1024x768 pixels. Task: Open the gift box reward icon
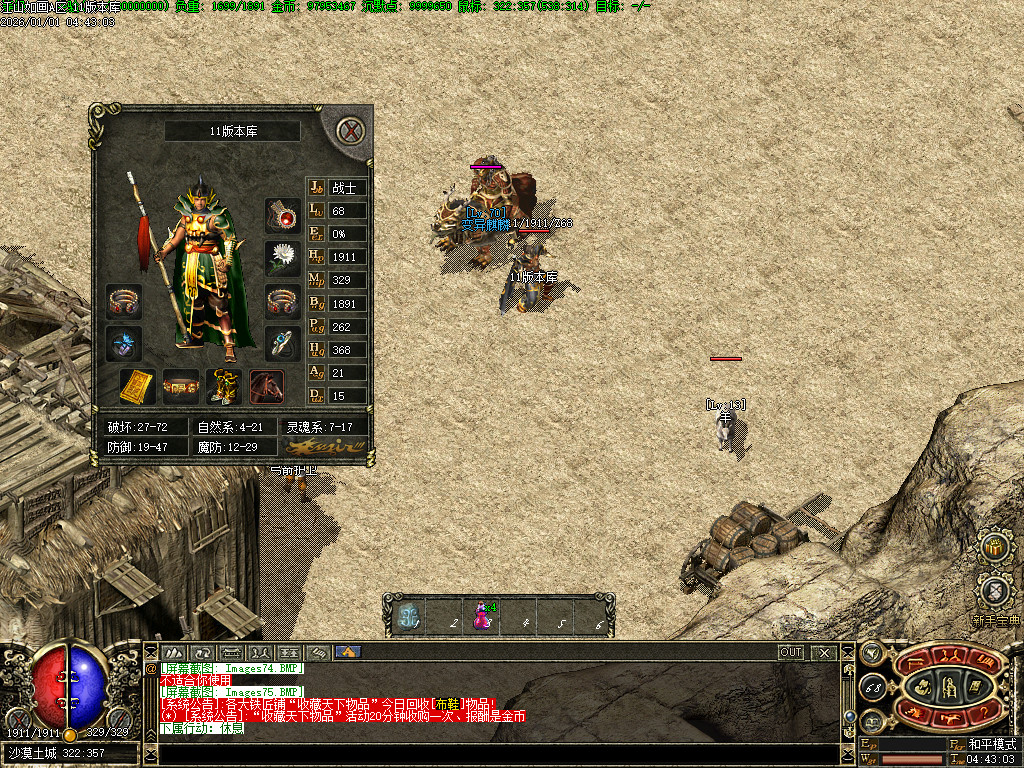click(994, 547)
